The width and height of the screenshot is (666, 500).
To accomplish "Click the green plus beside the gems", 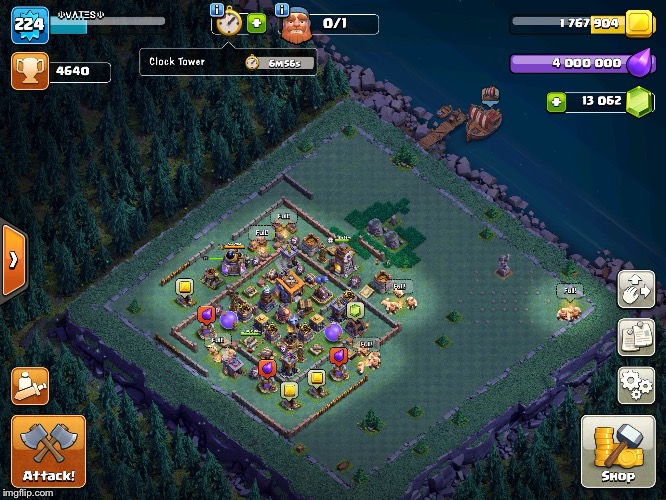I will [x=556, y=100].
